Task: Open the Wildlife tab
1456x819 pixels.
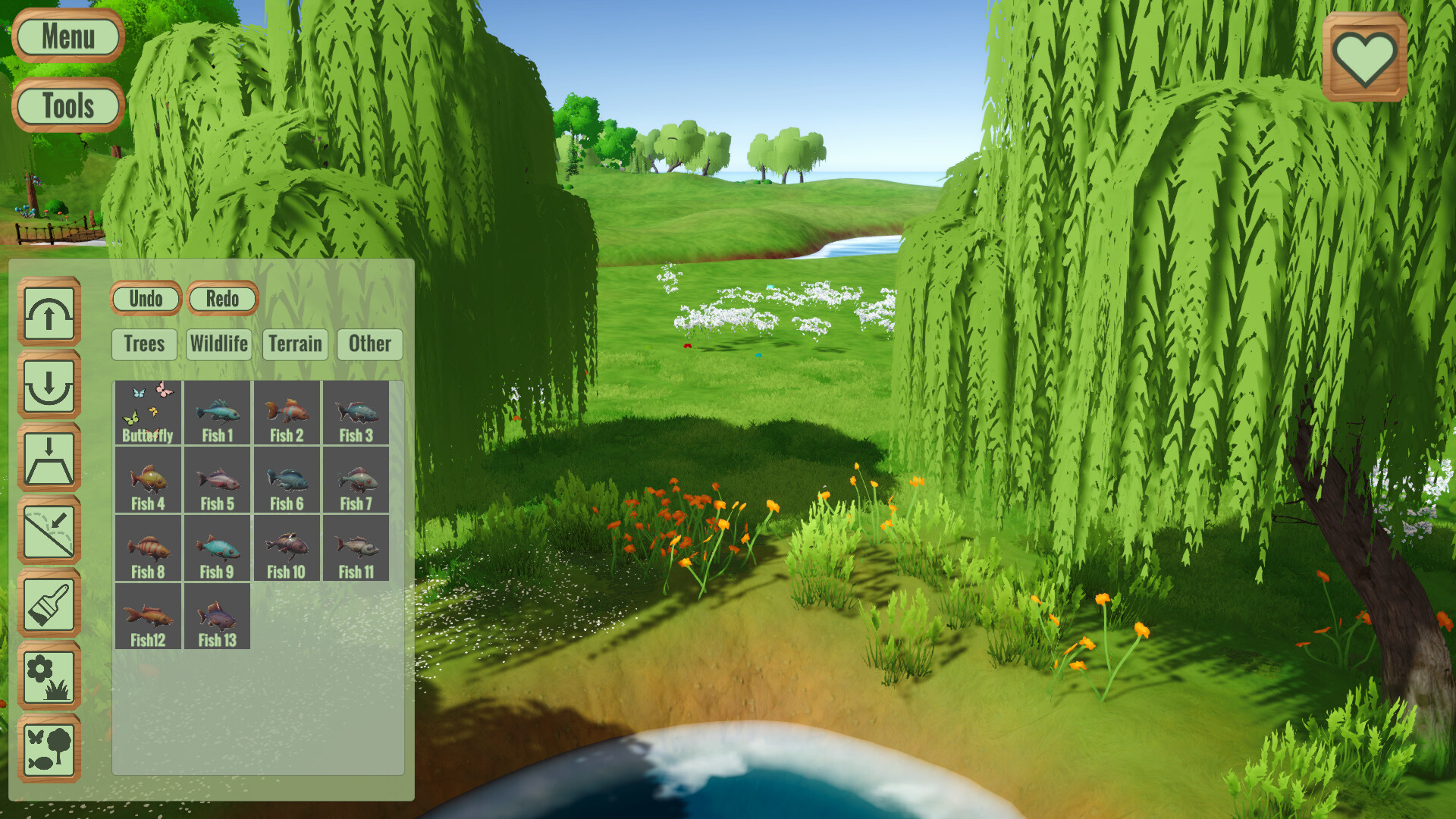Action: (219, 345)
